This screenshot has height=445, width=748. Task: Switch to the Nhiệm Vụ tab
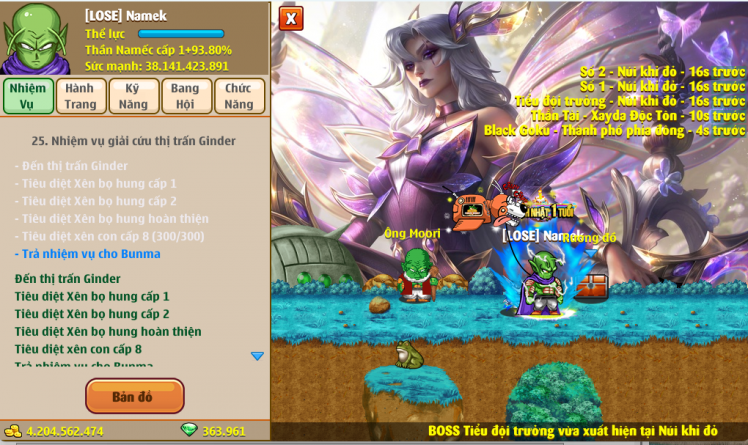coord(28,96)
